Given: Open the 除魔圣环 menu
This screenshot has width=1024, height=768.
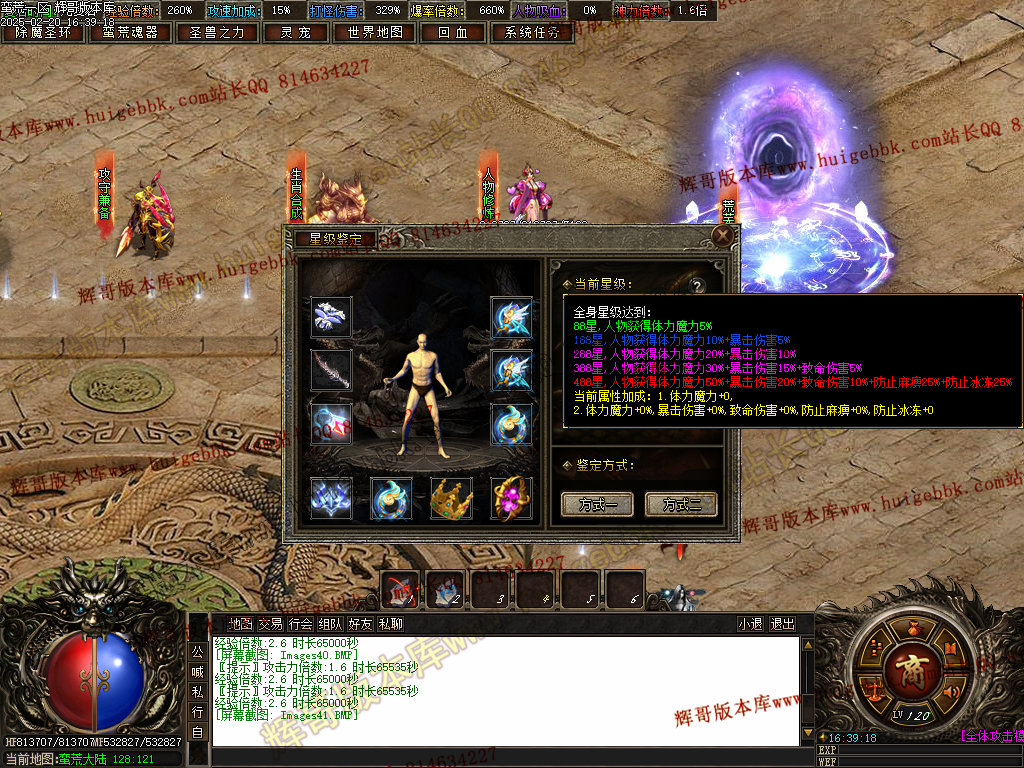Looking at the screenshot, I should pyautogui.click(x=43, y=32).
